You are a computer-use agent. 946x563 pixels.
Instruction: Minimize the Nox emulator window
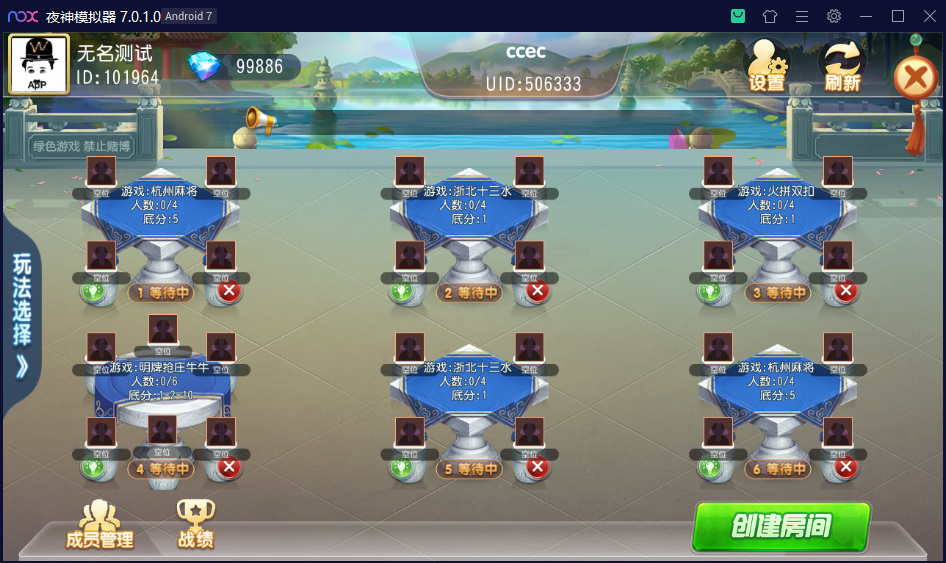pyautogui.click(x=866, y=16)
